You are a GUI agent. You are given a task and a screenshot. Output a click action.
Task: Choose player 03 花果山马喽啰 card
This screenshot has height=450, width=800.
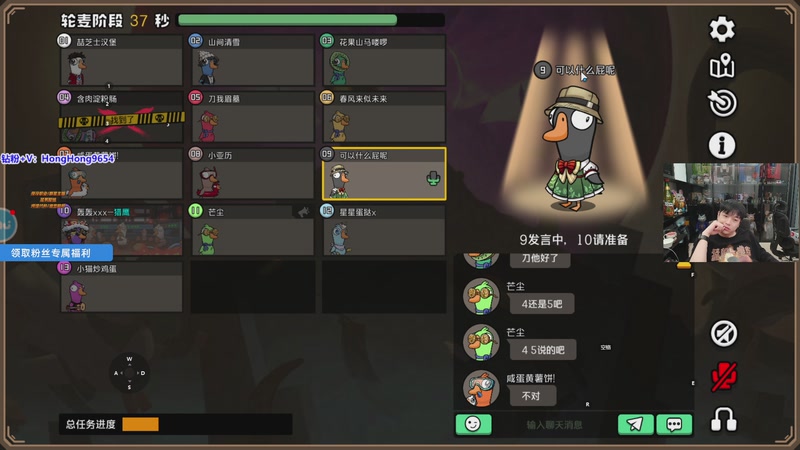coord(382,60)
